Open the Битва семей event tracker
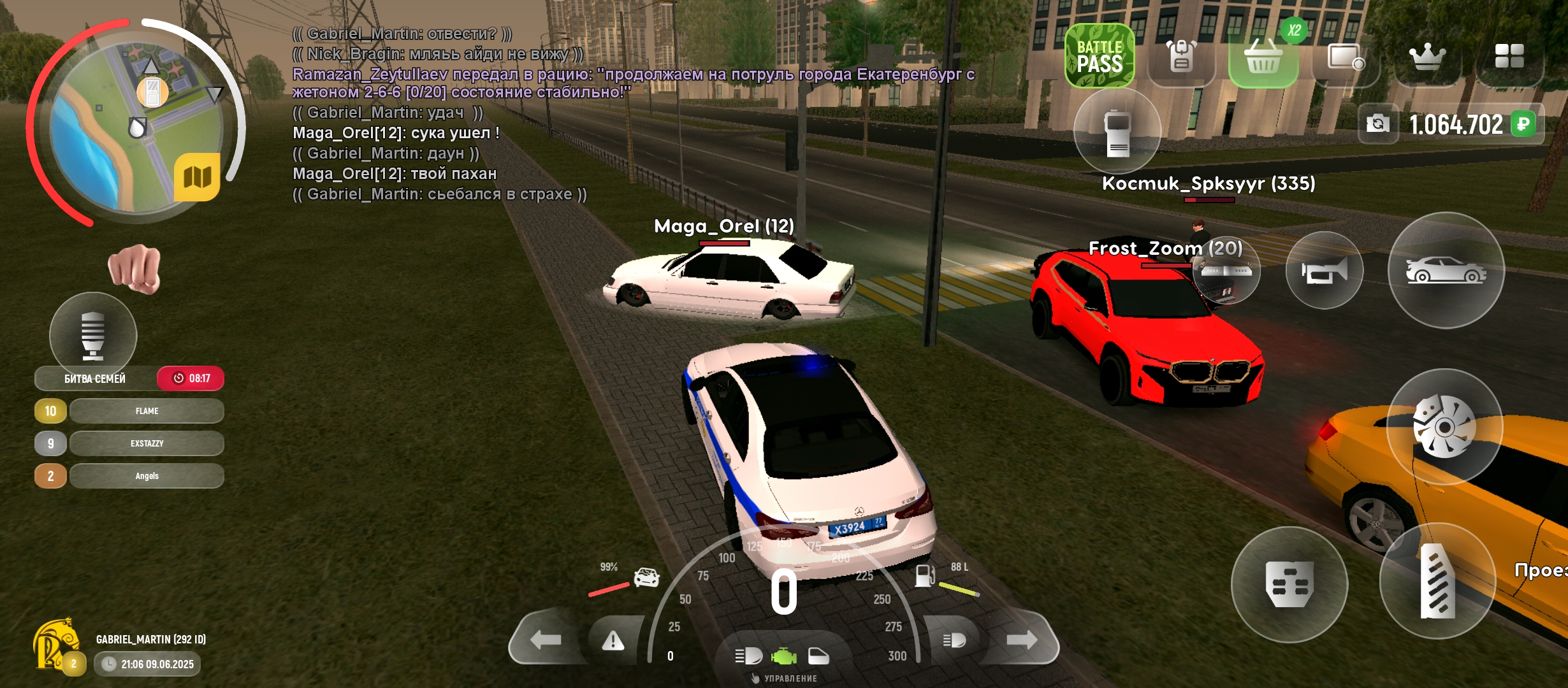 point(96,378)
